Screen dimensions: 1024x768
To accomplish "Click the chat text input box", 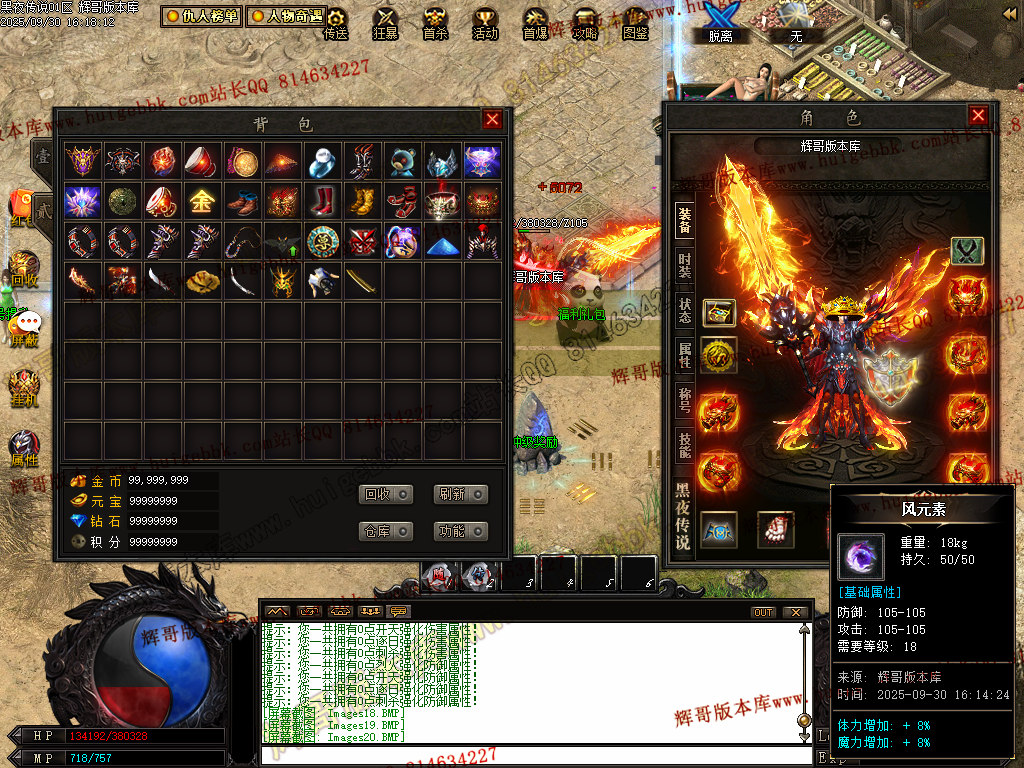I will pyautogui.click(x=530, y=755).
